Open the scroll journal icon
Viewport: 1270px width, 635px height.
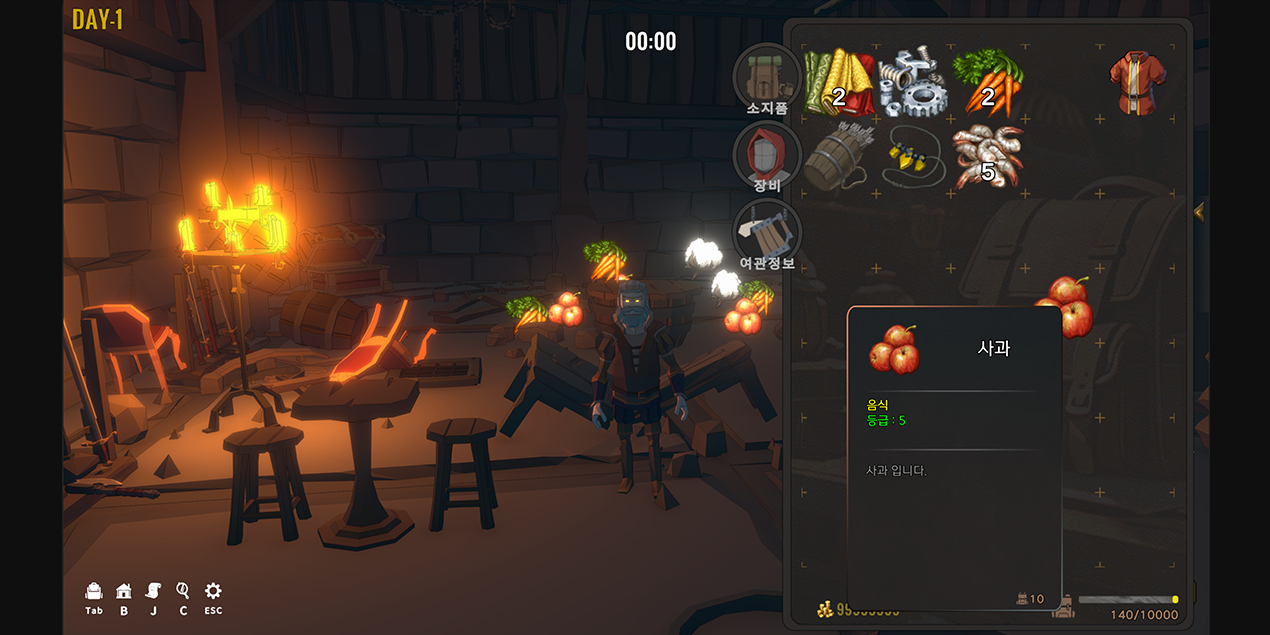click(154, 592)
